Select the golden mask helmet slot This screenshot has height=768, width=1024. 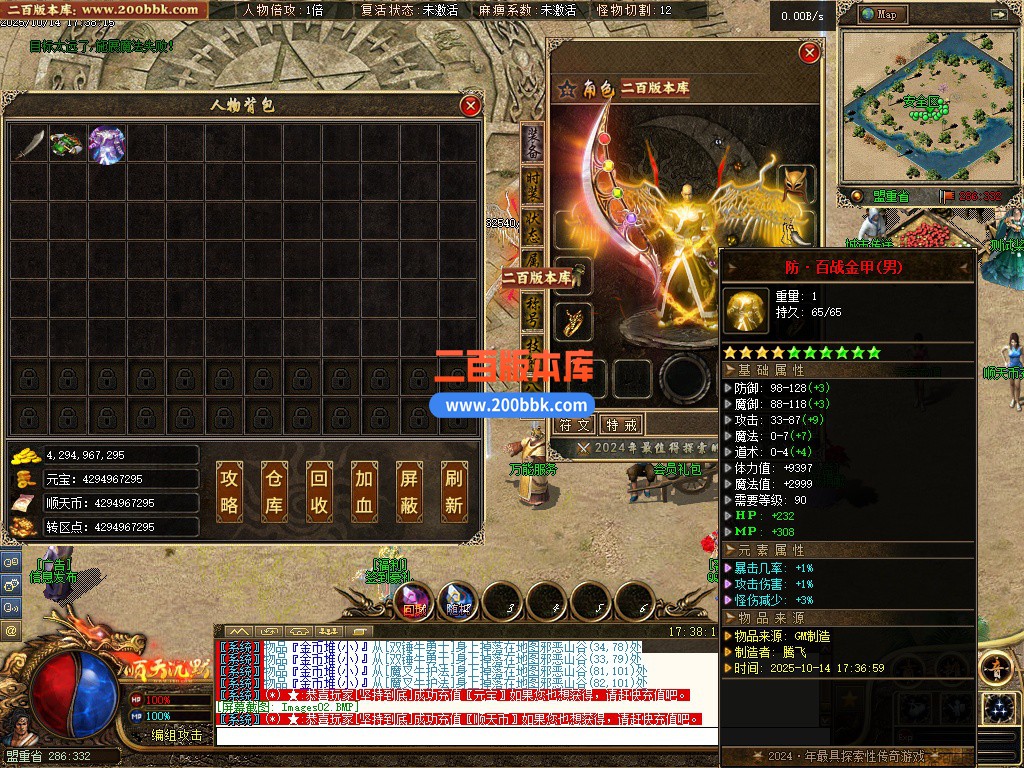(x=796, y=184)
